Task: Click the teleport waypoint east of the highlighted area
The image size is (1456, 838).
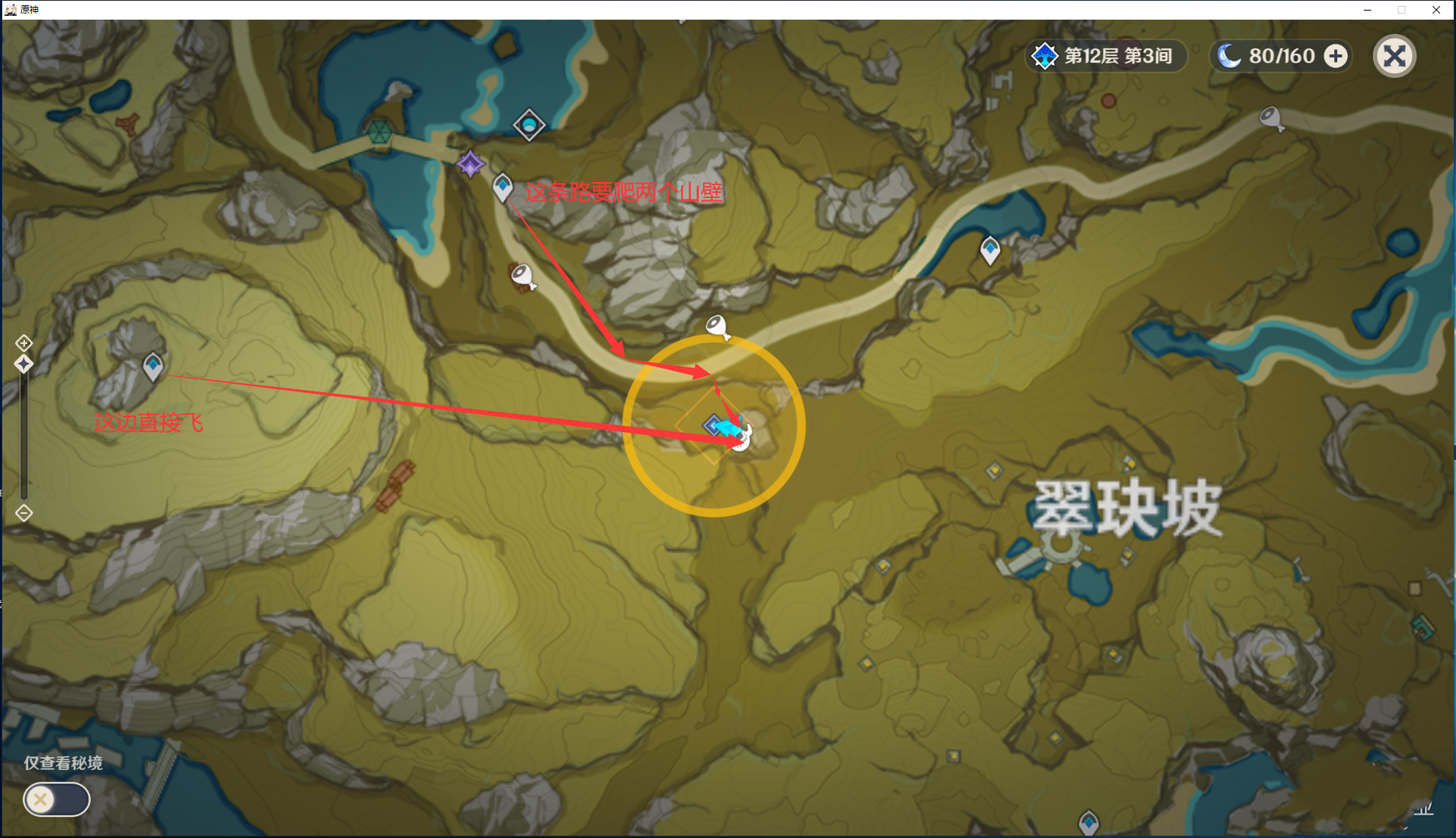Action: 990,249
